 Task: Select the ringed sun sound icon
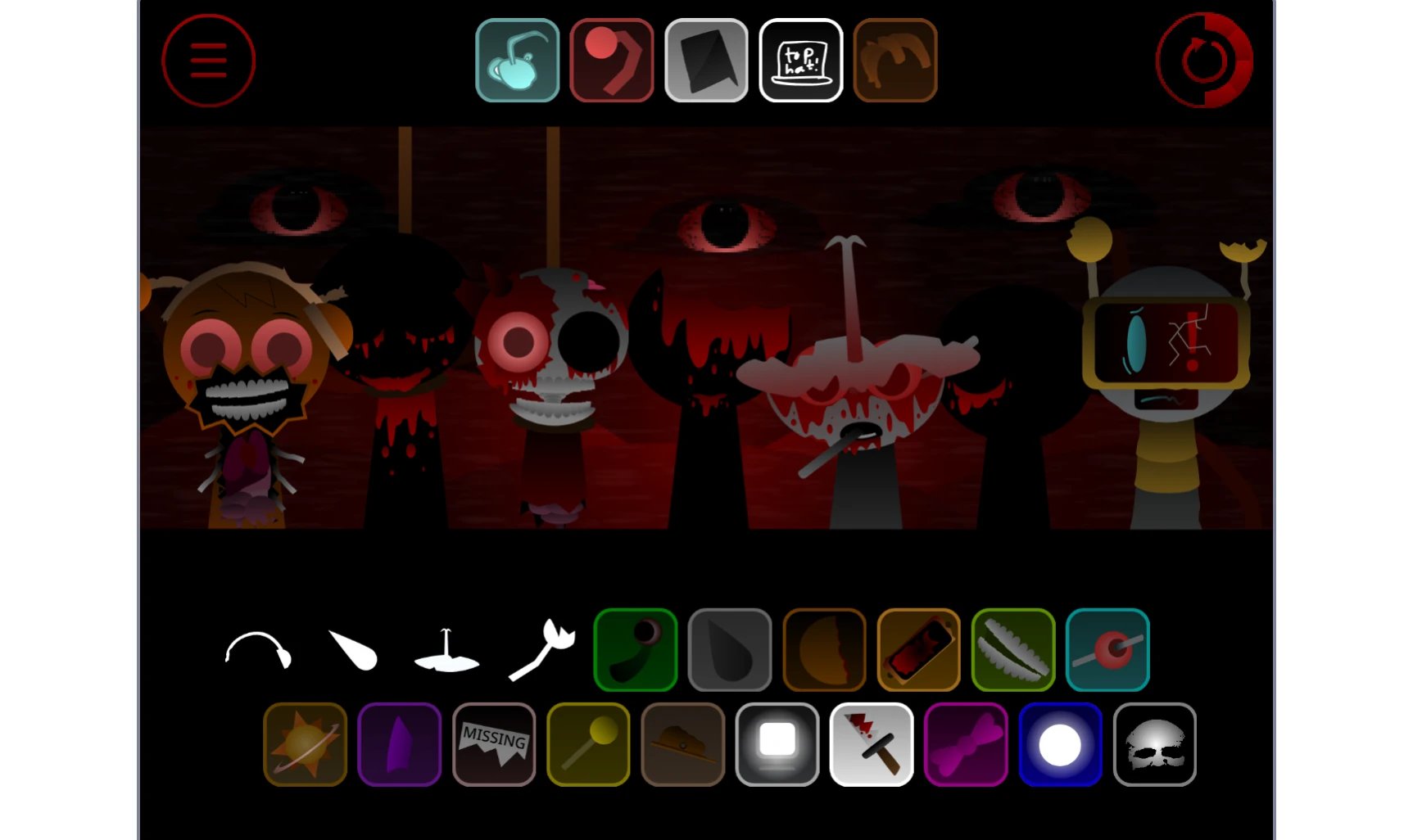(305, 744)
